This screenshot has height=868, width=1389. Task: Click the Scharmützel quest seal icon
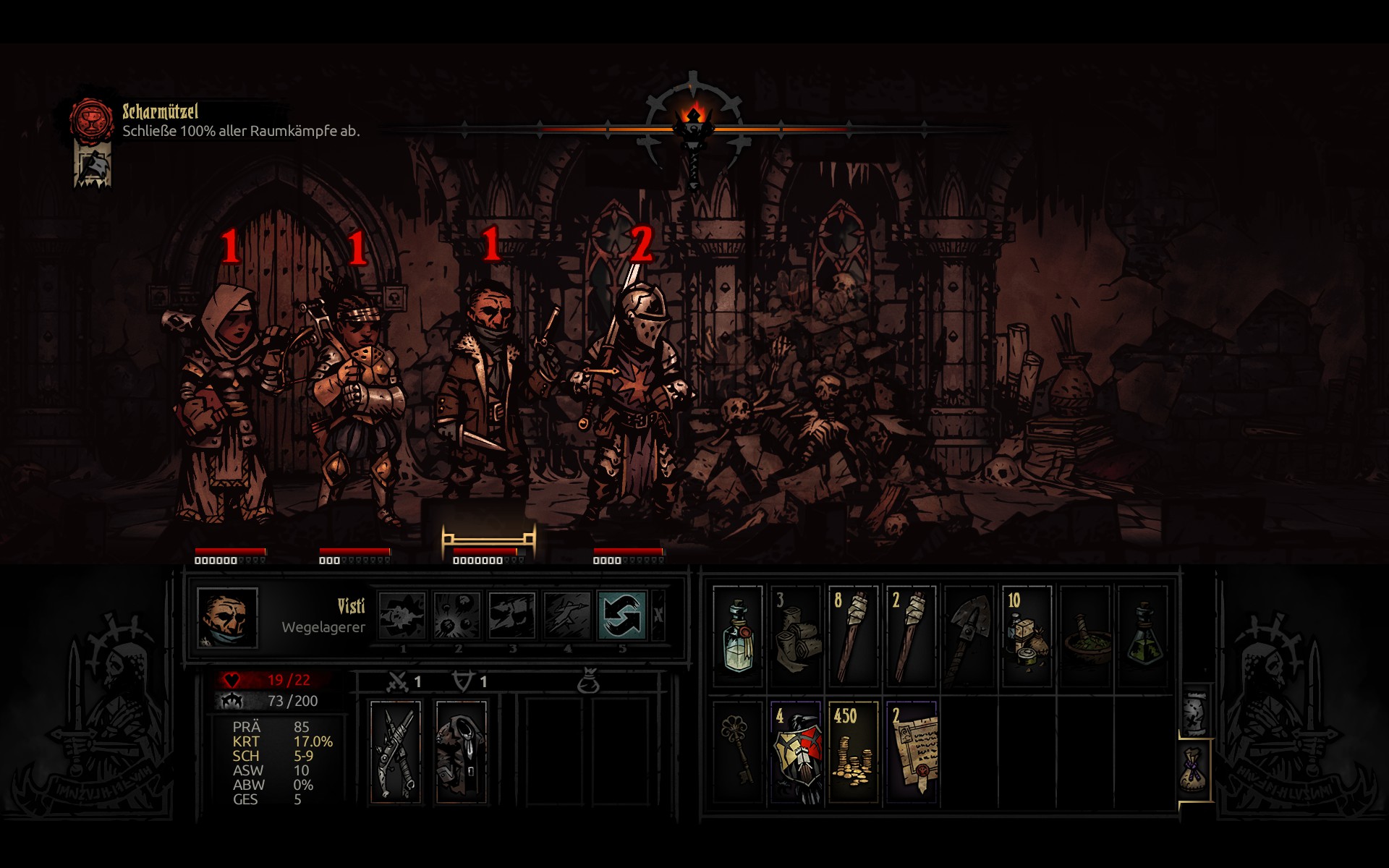pyautogui.click(x=92, y=120)
